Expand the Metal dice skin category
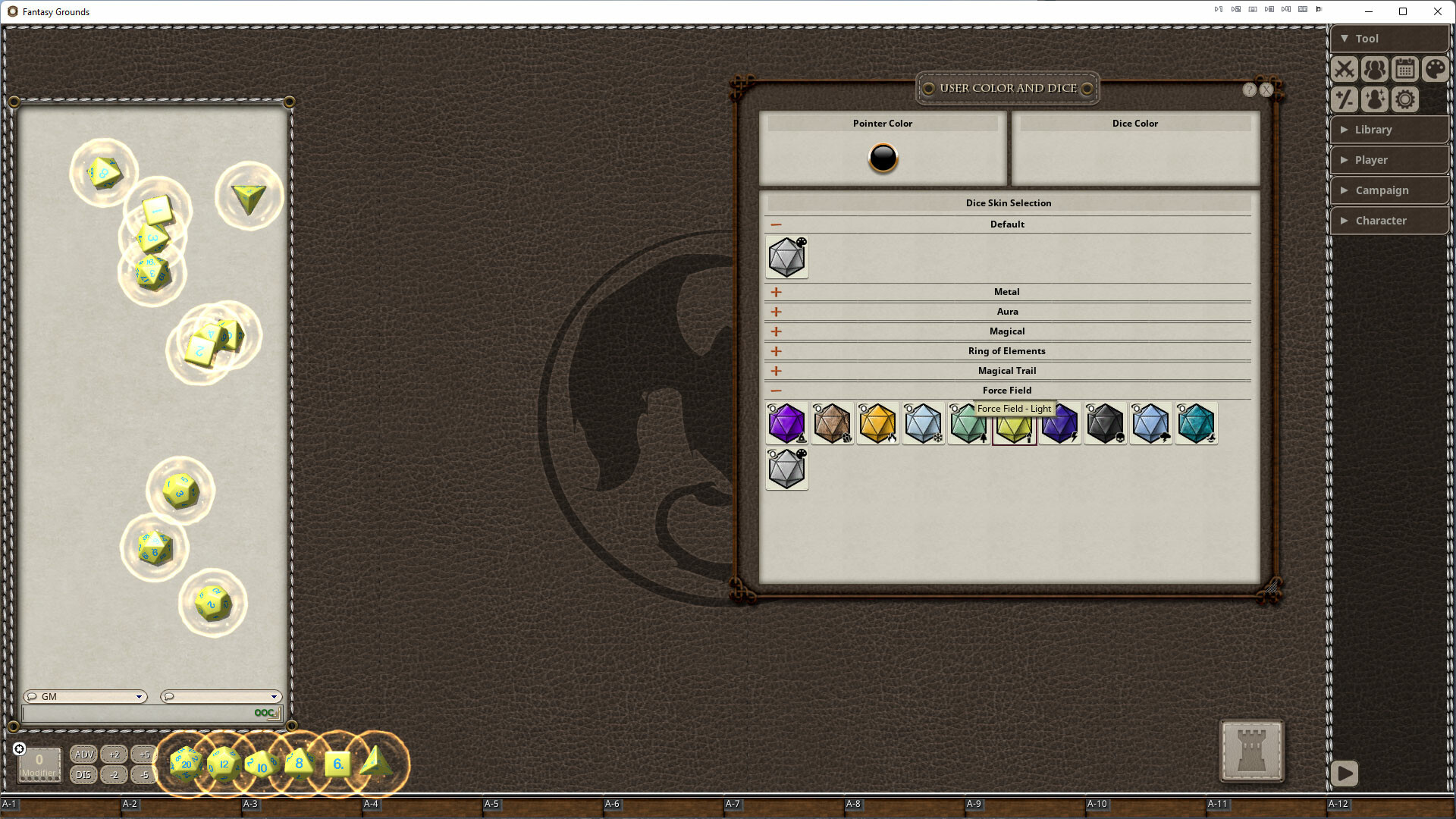Viewport: 1456px width, 819px height. (776, 291)
